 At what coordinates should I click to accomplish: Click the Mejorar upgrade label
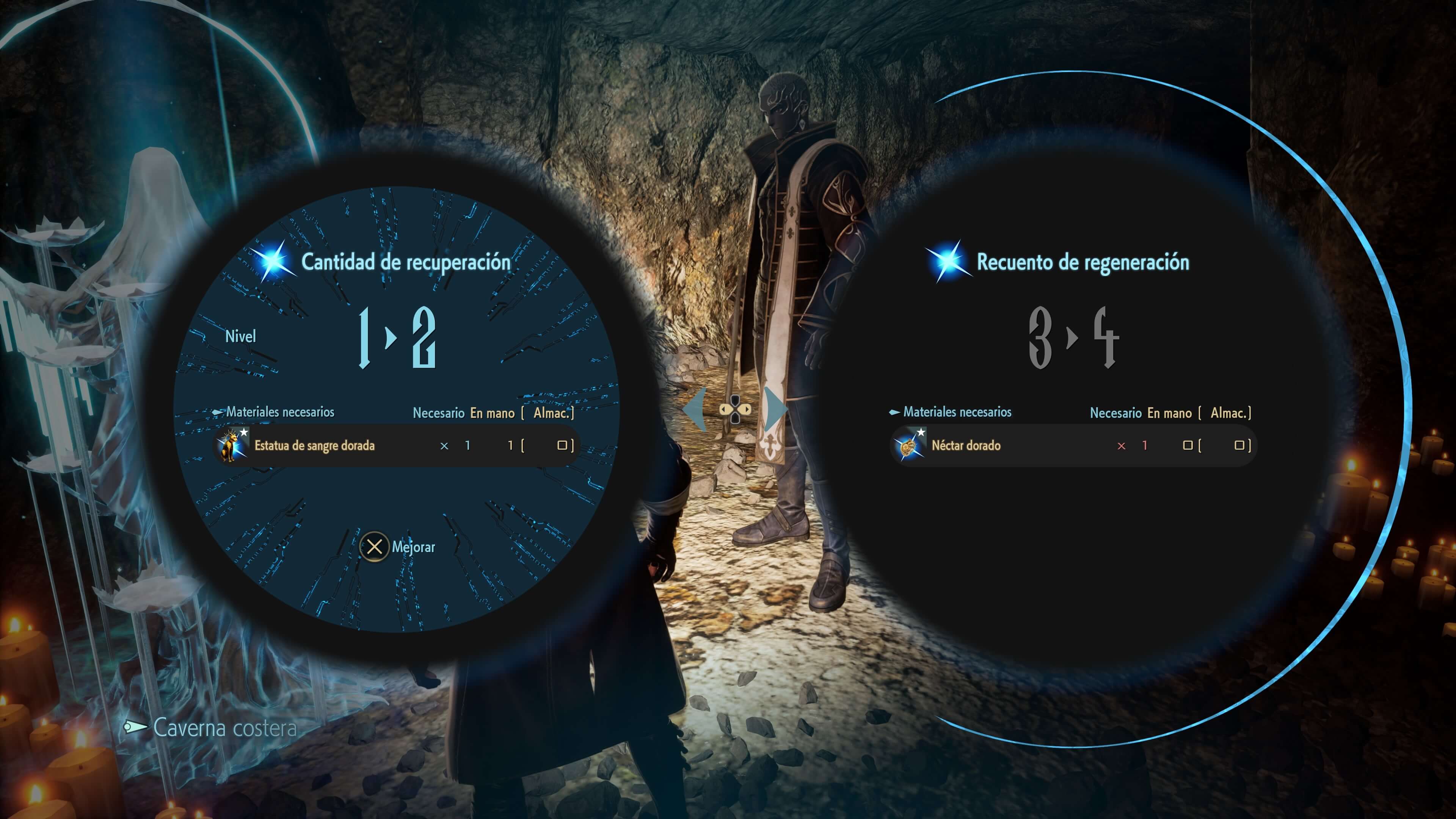tap(413, 547)
